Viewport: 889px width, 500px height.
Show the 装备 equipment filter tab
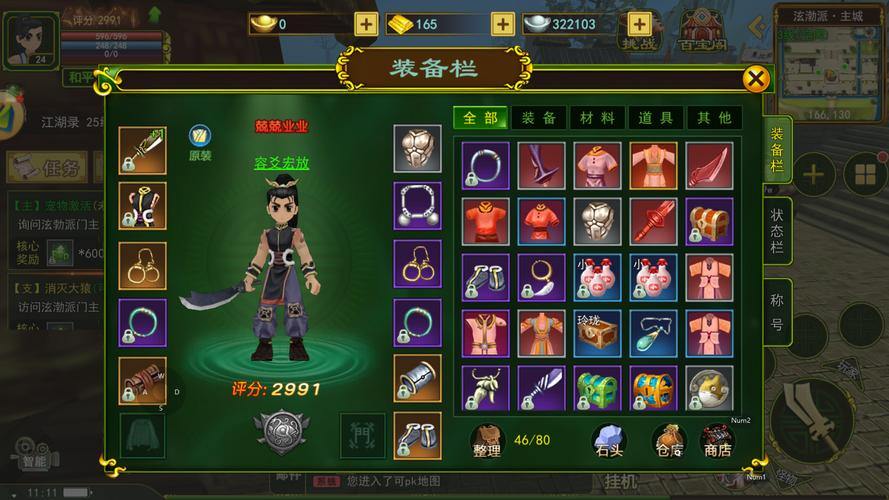pos(539,118)
